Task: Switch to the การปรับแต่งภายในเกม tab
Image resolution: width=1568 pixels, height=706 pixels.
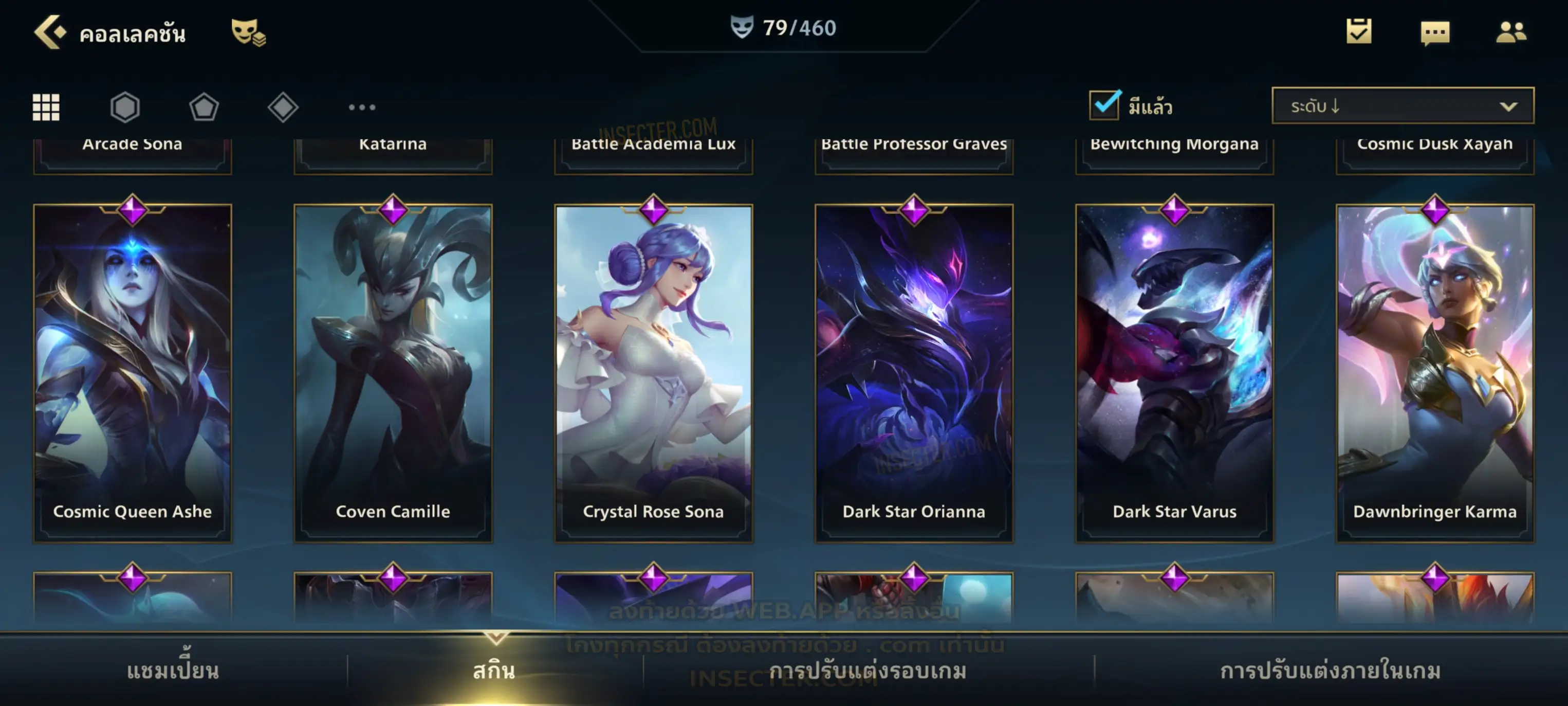Action: (1331, 671)
